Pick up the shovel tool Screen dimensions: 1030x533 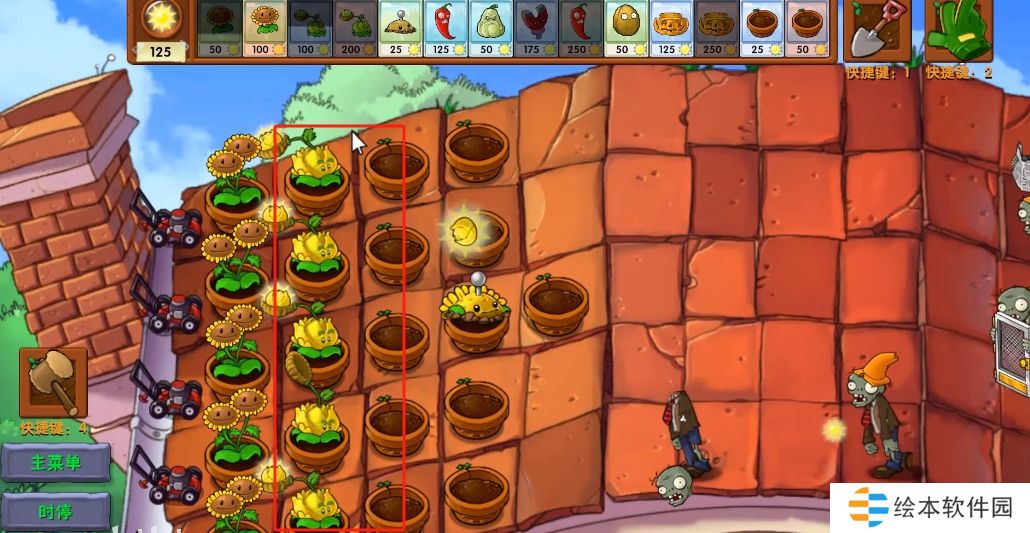click(x=876, y=31)
